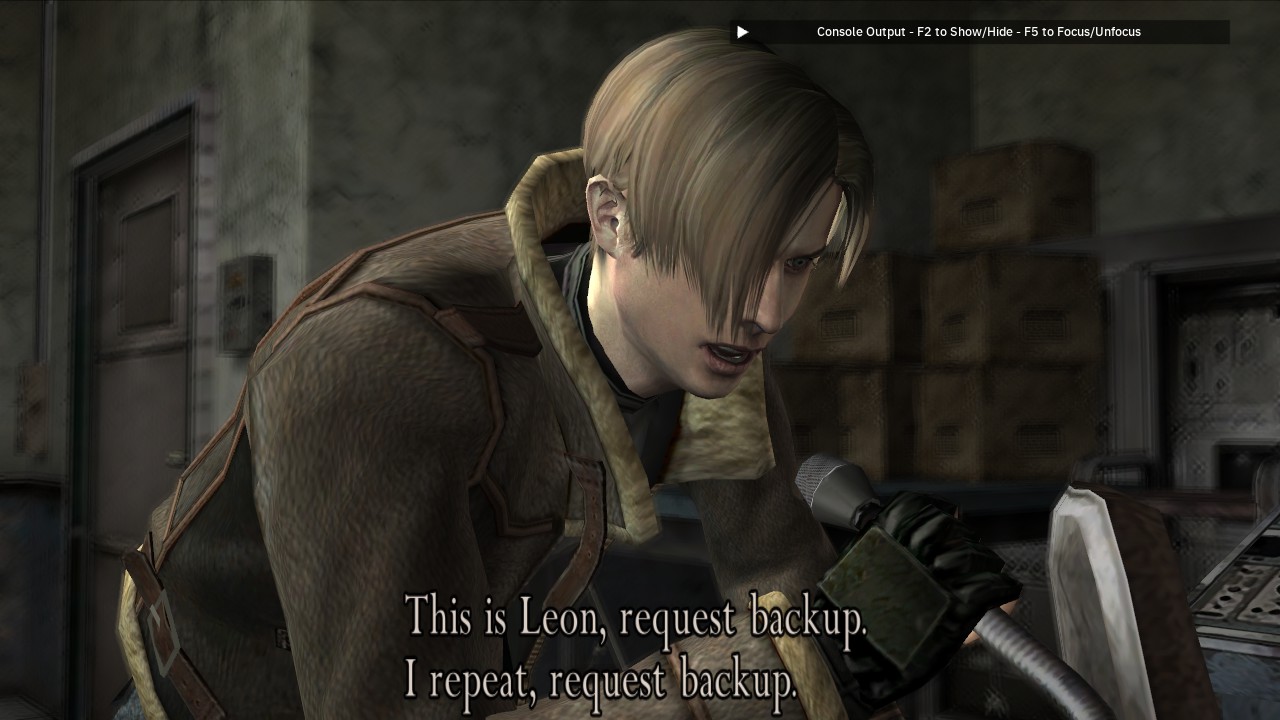Select the Console Output title text
The width and height of the screenshot is (1280, 720).
tap(862, 32)
